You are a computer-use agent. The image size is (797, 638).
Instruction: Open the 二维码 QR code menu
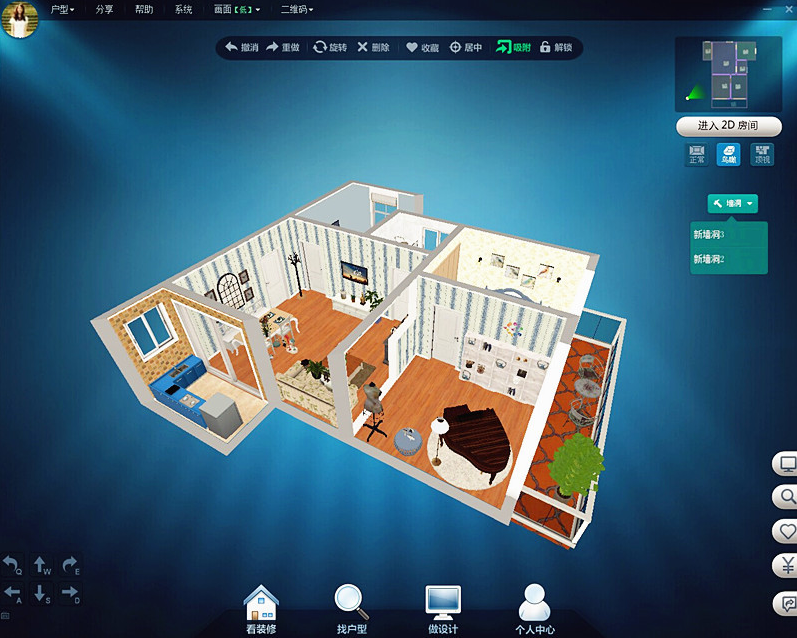point(297,9)
